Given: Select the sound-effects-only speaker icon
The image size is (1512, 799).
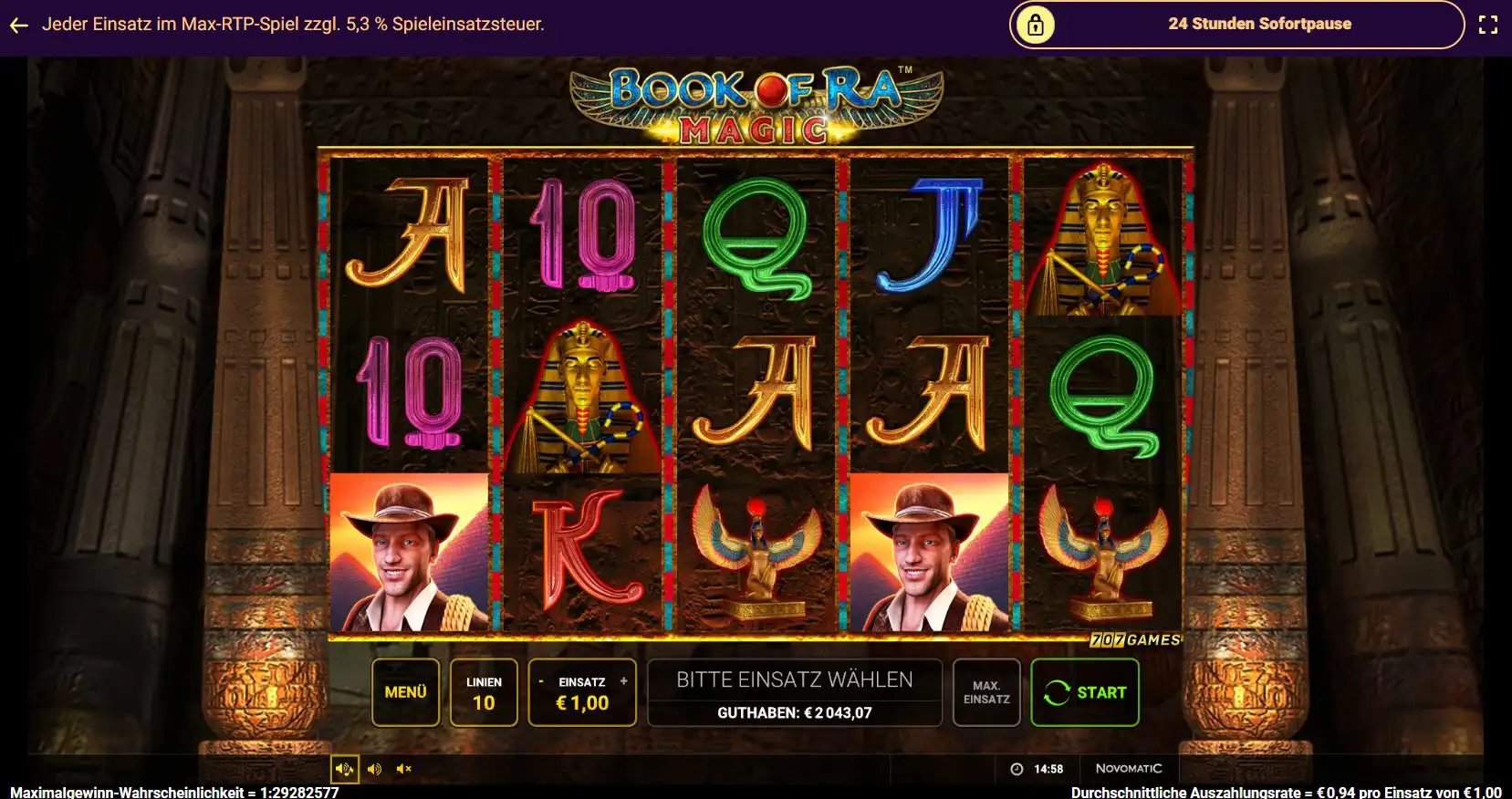Looking at the screenshot, I should click(373, 769).
